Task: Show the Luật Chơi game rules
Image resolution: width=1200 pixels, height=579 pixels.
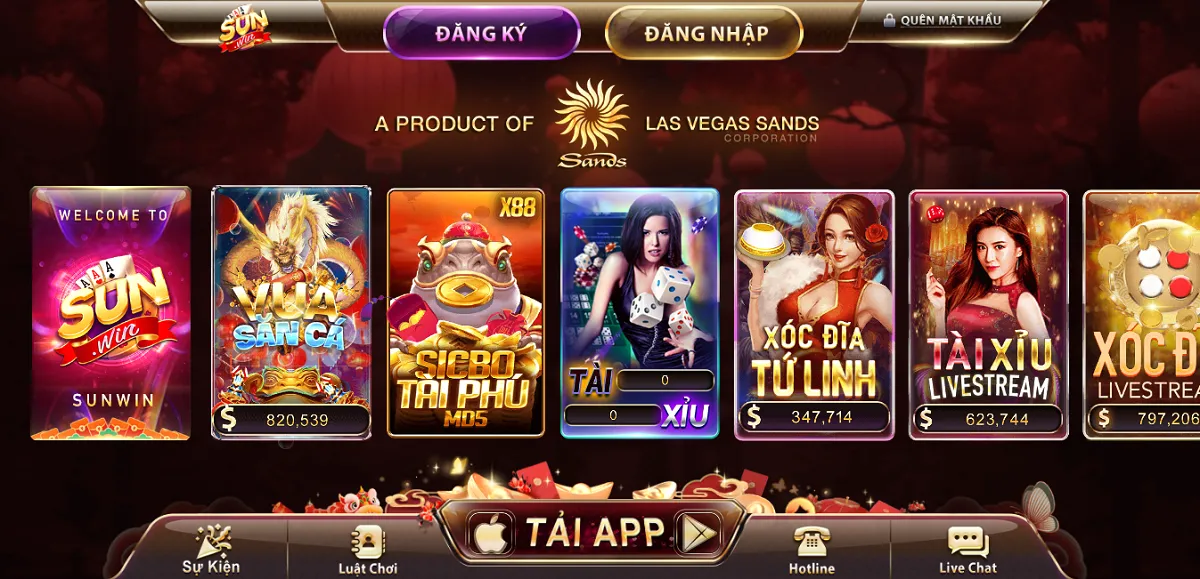Action: tap(368, 549)
